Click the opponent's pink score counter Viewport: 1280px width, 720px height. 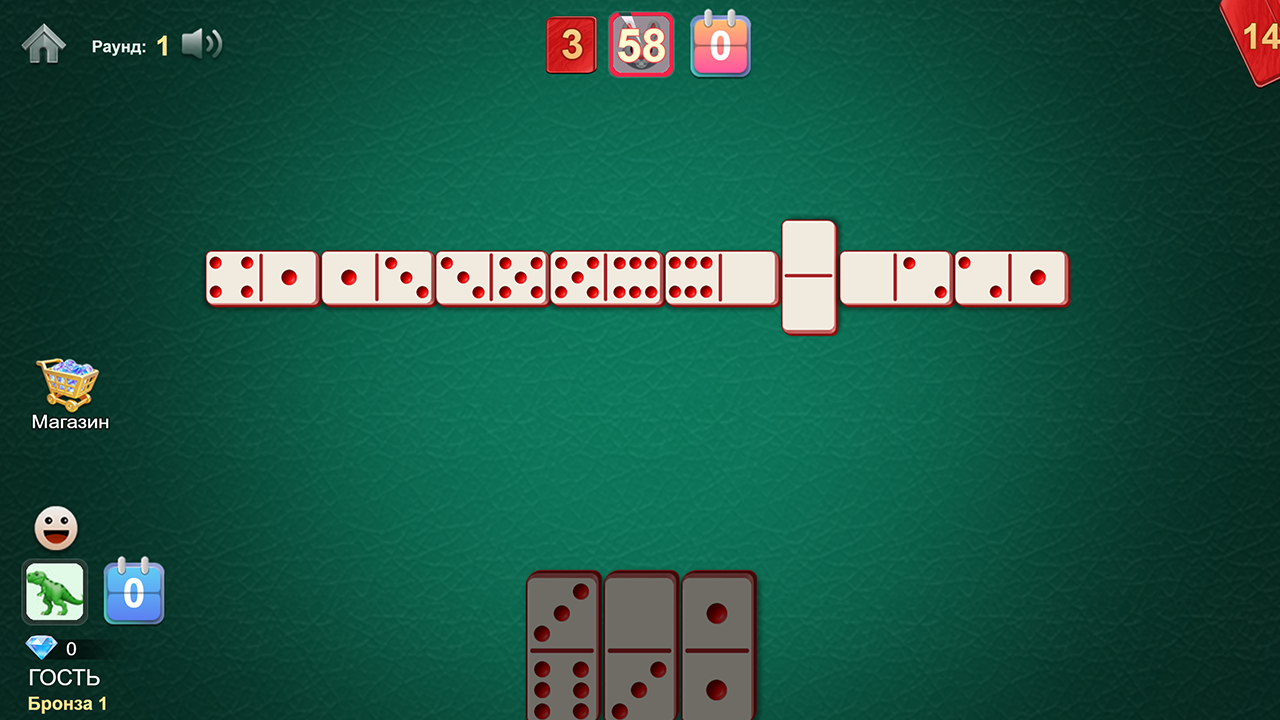click(720, 44)
